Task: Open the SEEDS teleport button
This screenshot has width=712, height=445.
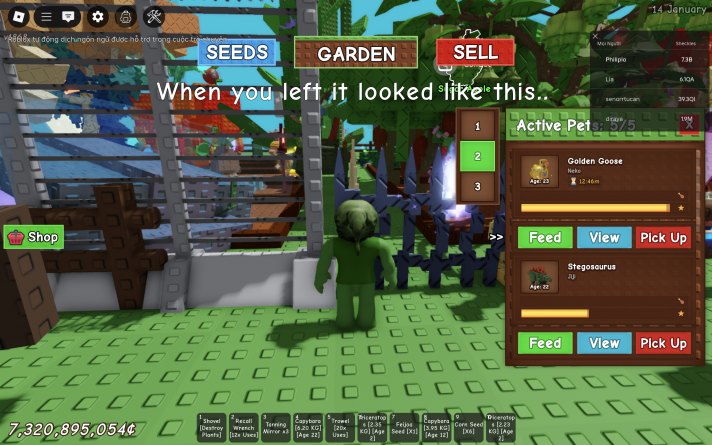Action: [x=236, y=52]
